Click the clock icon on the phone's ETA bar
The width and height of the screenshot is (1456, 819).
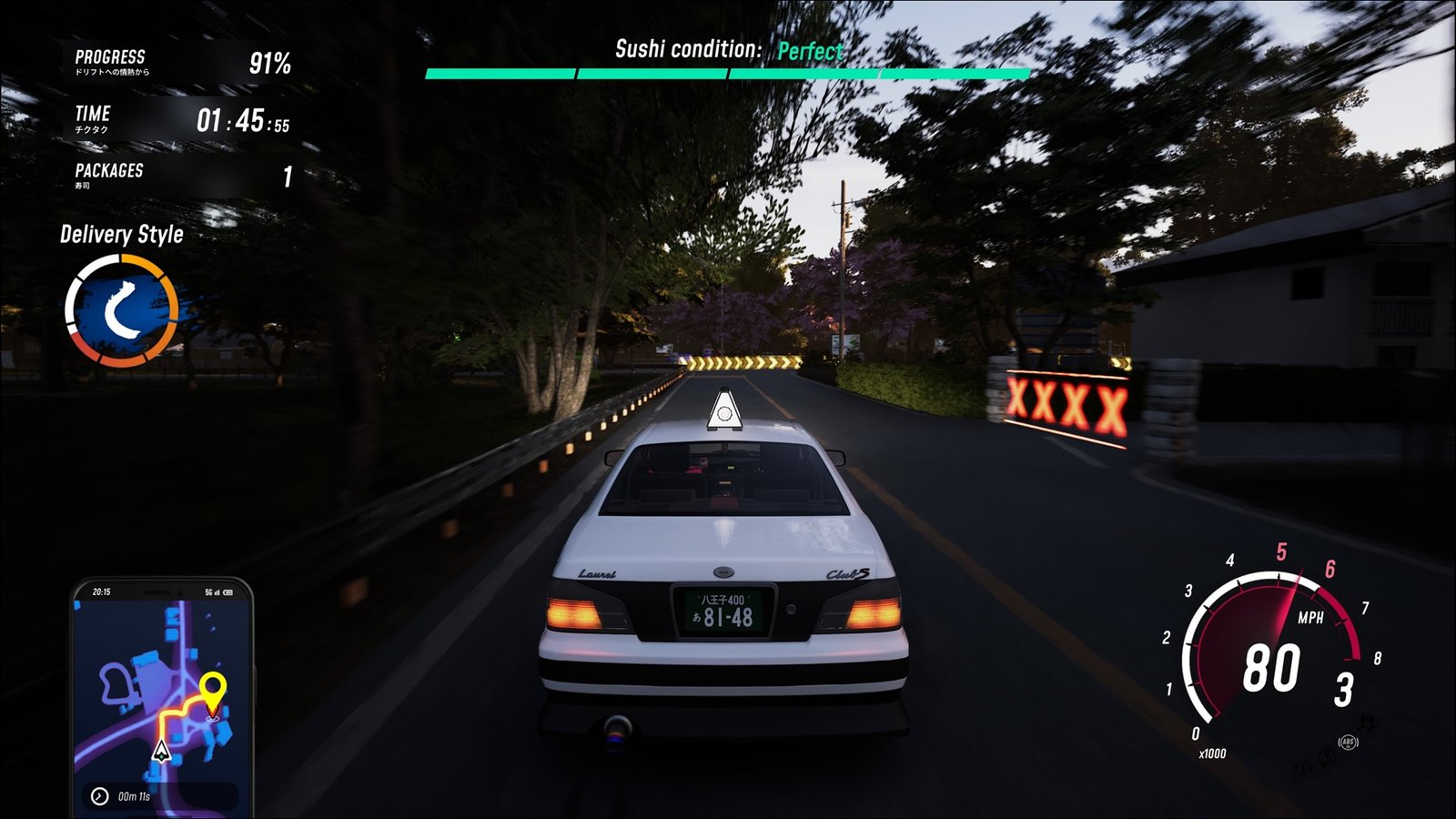pyautogui.click(x=99, y=796)
